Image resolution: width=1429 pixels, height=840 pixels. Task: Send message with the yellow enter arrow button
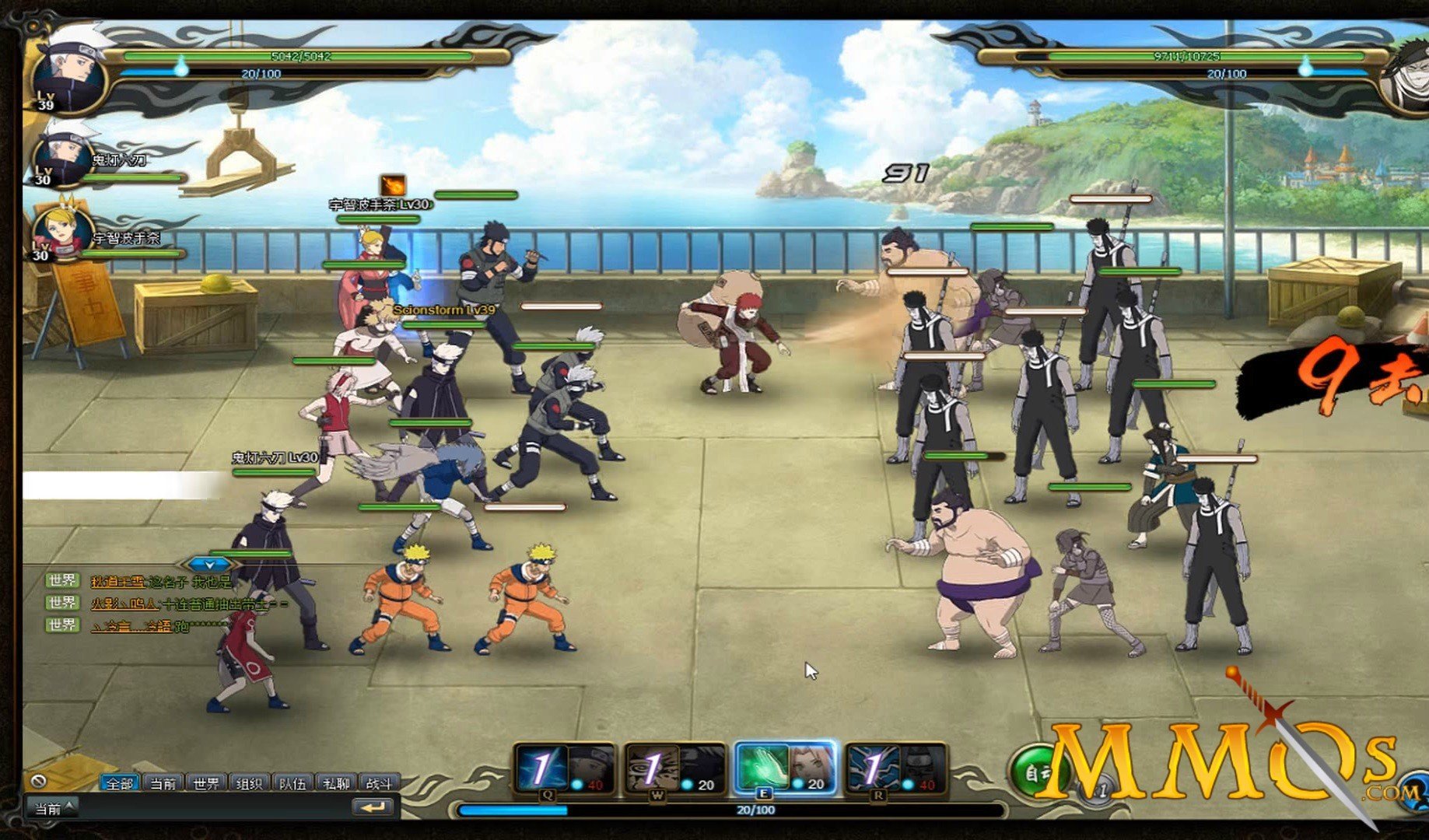(x=374, y=808)
